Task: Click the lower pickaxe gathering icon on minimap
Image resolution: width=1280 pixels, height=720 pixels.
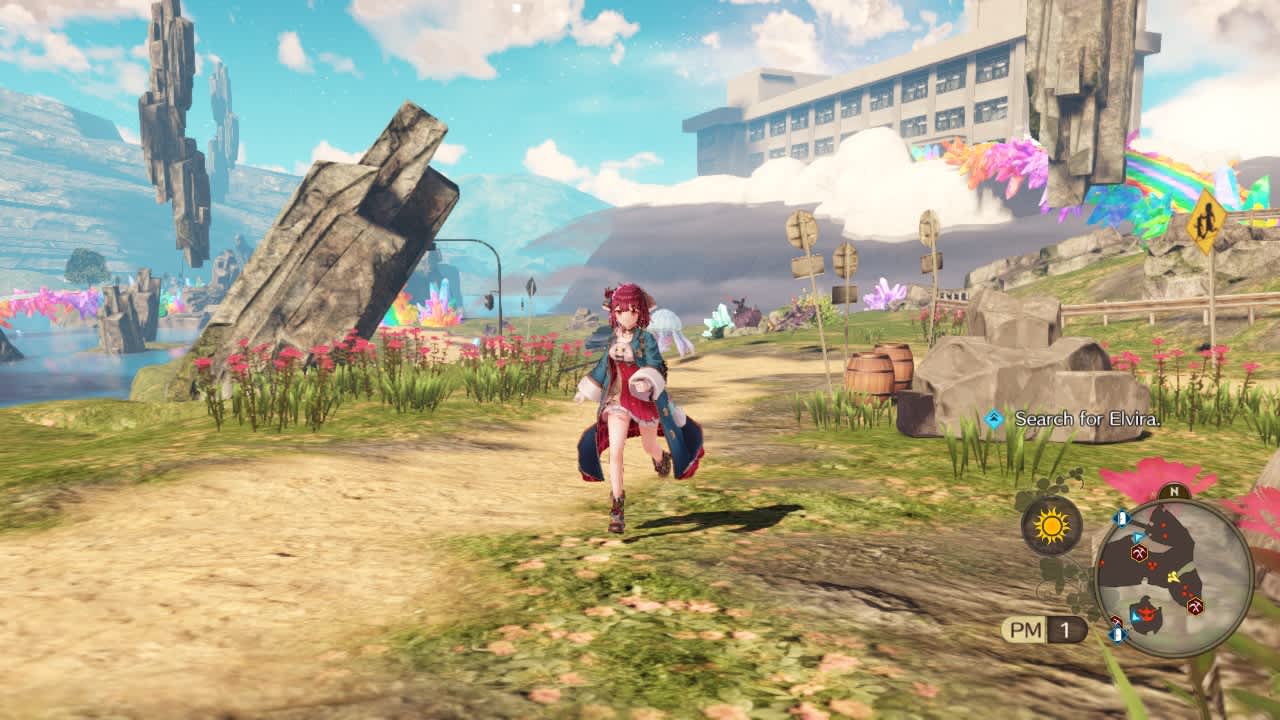Action: 1195,605
